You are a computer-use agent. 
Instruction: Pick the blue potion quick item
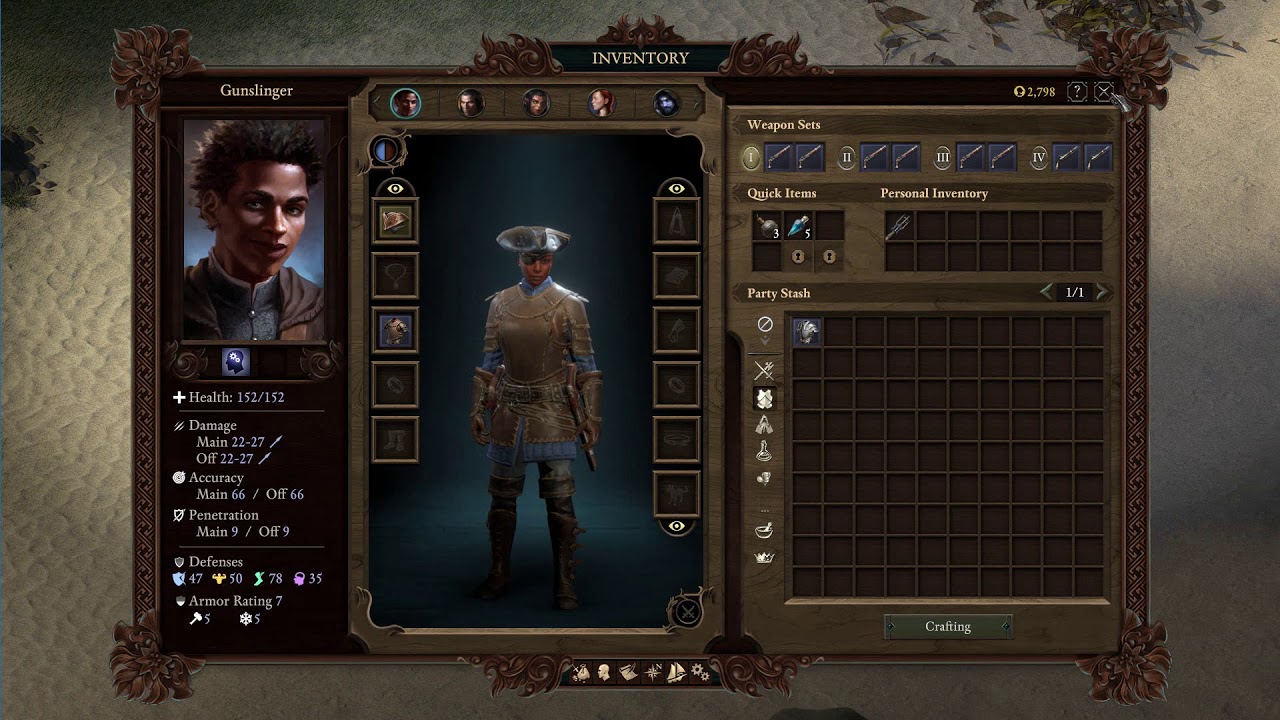point(798,226)
